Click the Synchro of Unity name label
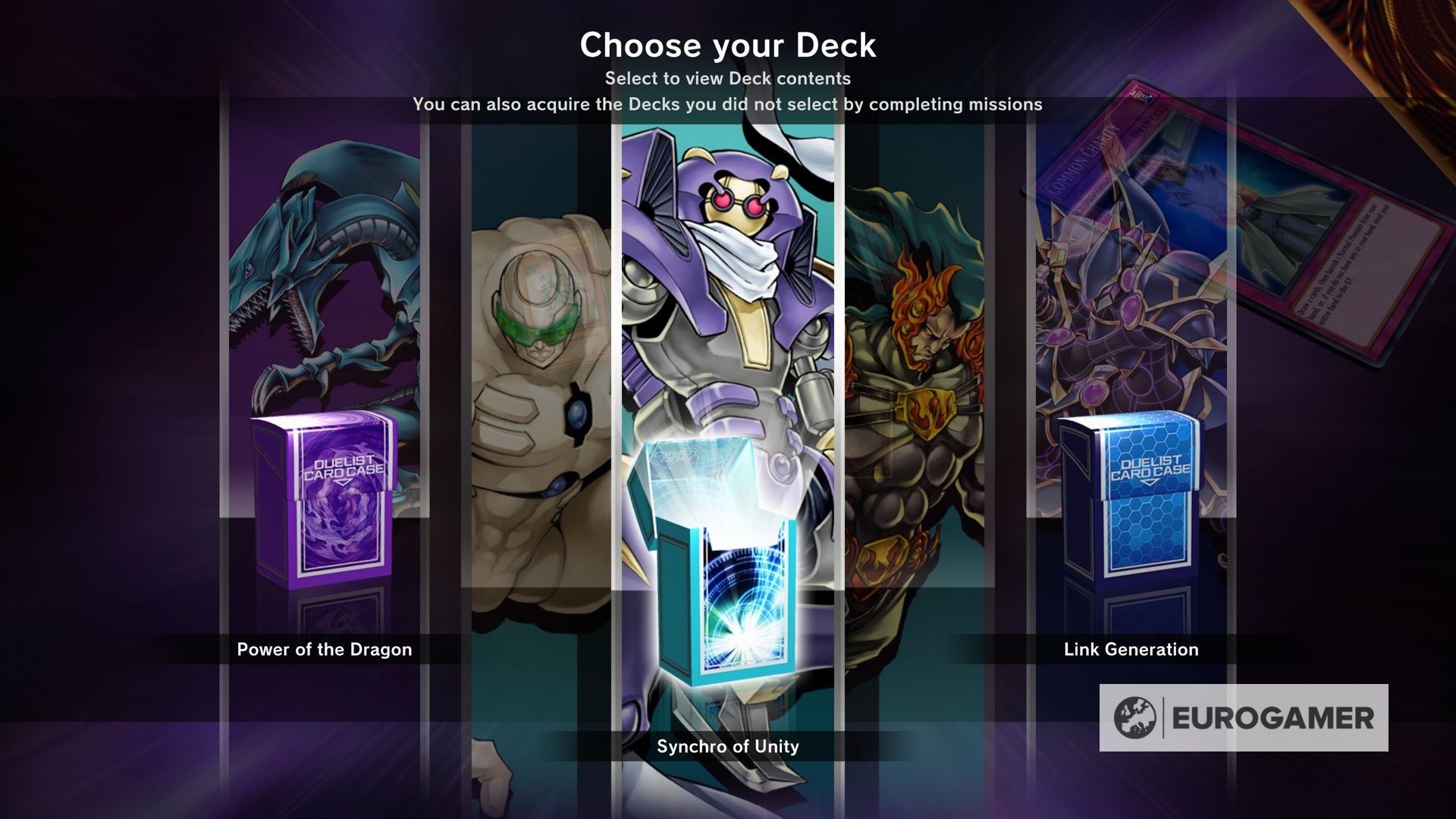The width and height of the screenshot is (1456, 819). [x=726, y=746]
